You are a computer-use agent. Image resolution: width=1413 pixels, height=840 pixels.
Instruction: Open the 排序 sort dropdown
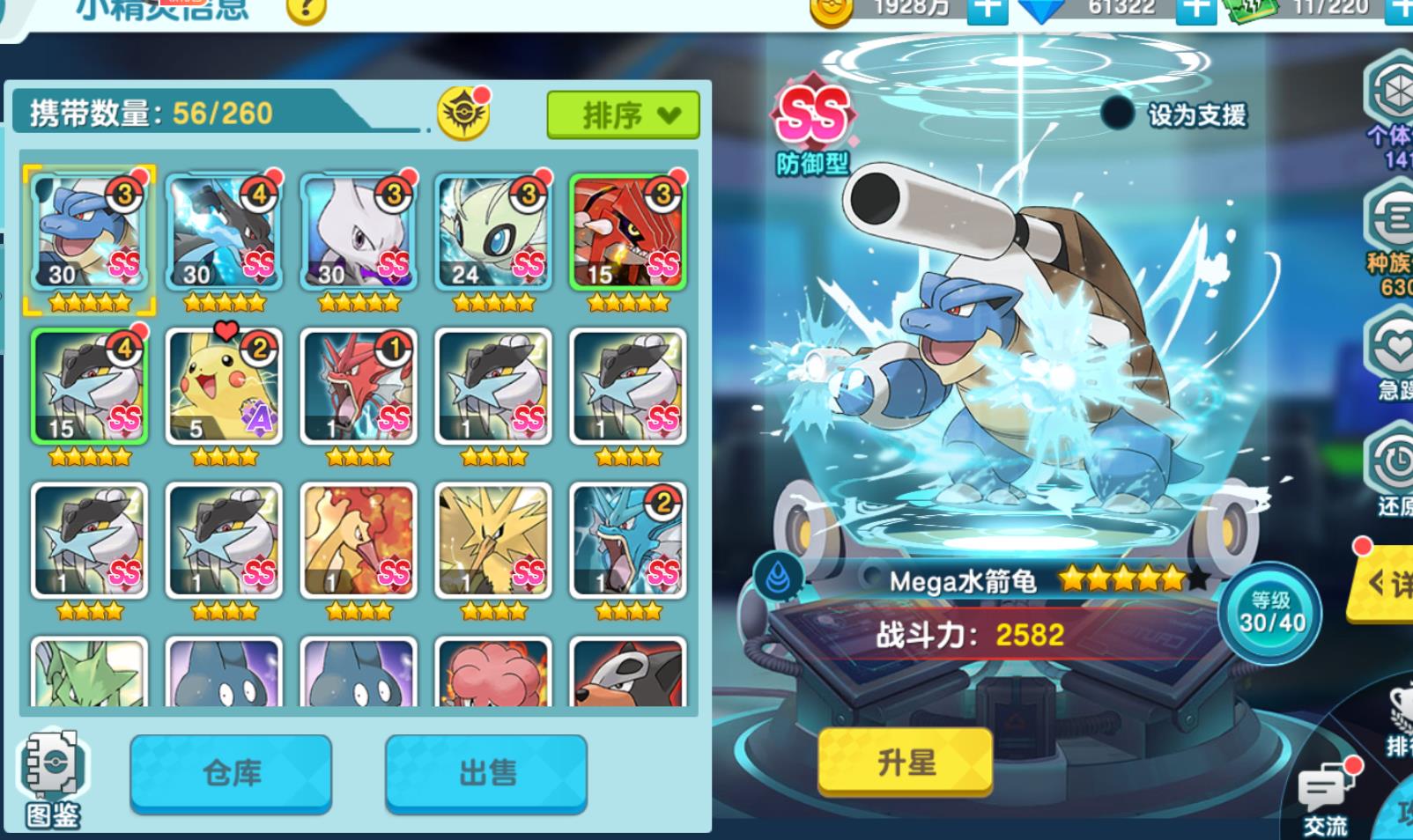click(623, 114)
